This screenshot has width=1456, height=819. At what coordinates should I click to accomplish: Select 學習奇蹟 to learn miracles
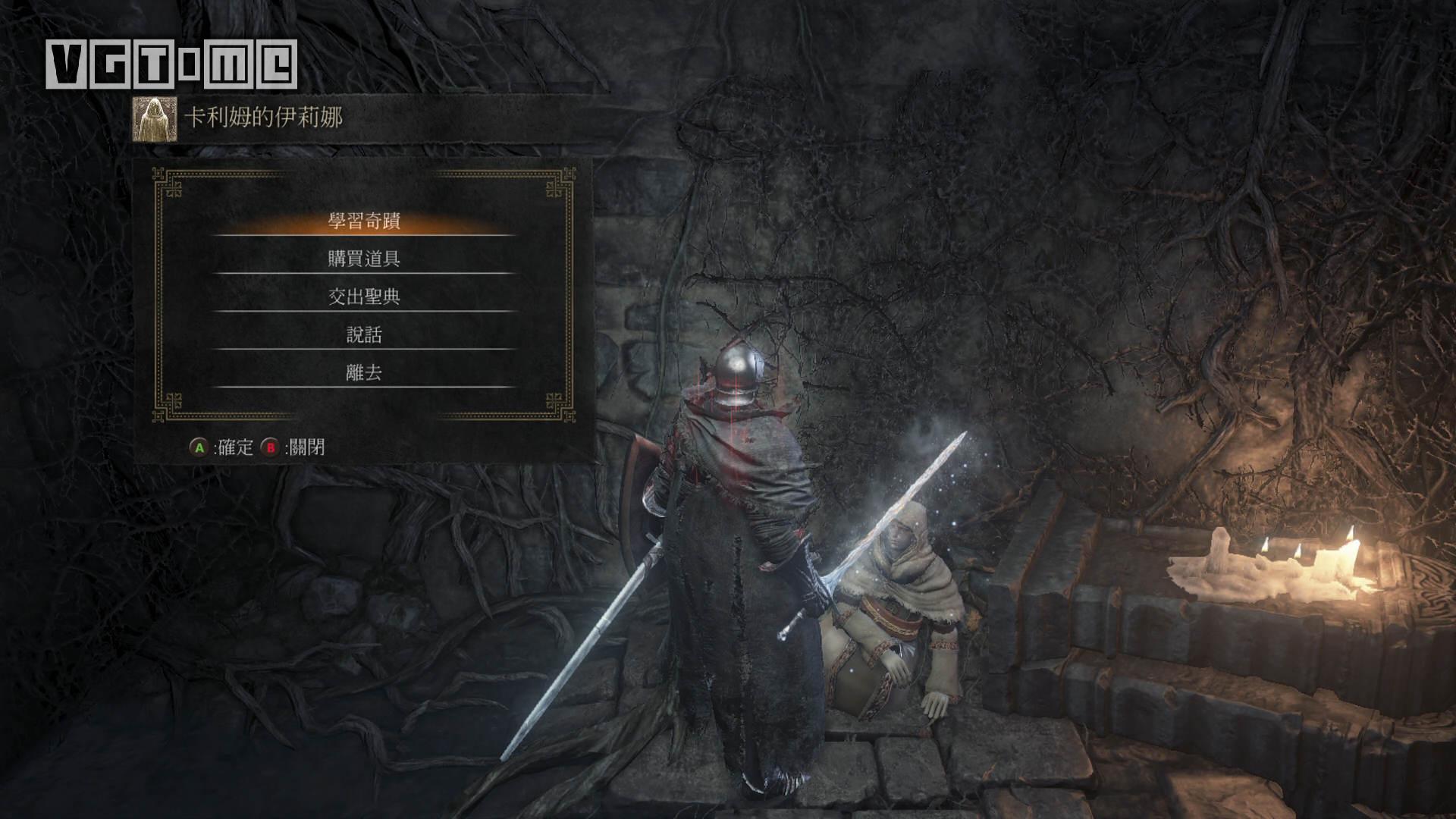[x=364, y=221]
